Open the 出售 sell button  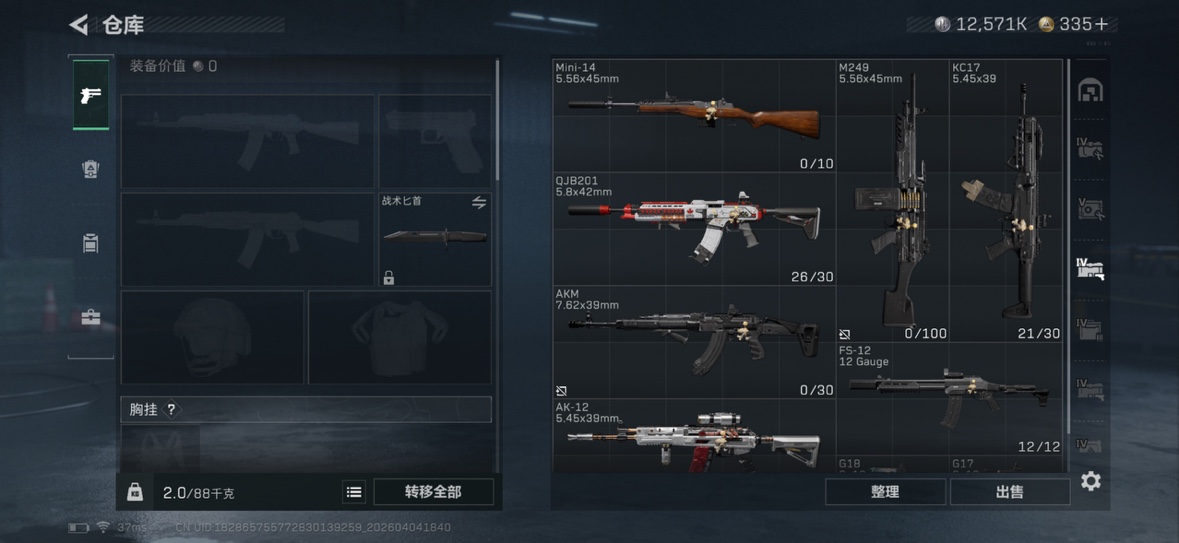point(1009,492)
